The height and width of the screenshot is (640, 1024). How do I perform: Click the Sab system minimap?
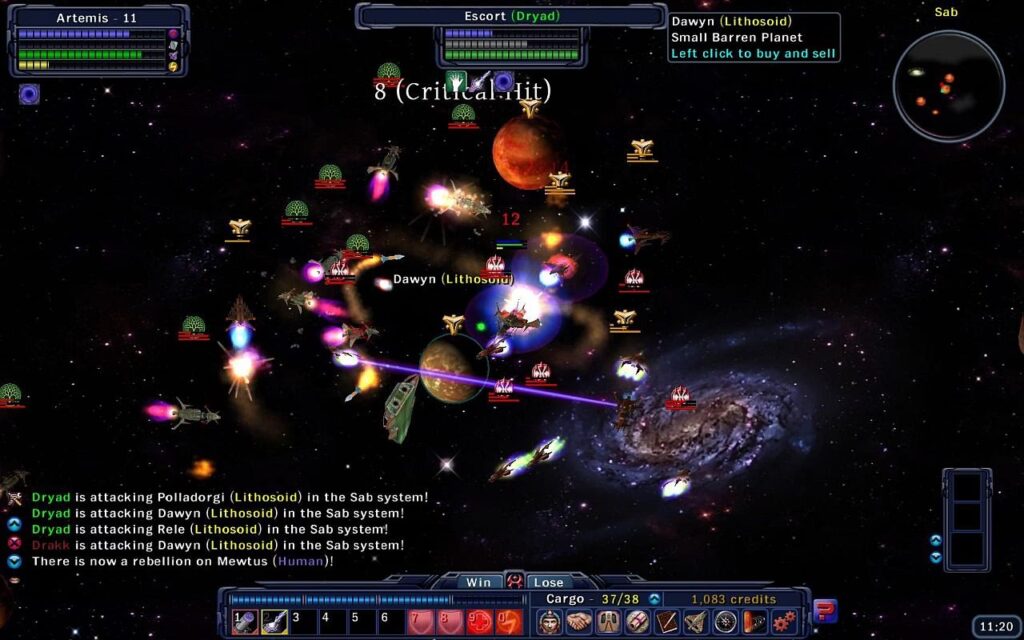[x=948, y=85]
